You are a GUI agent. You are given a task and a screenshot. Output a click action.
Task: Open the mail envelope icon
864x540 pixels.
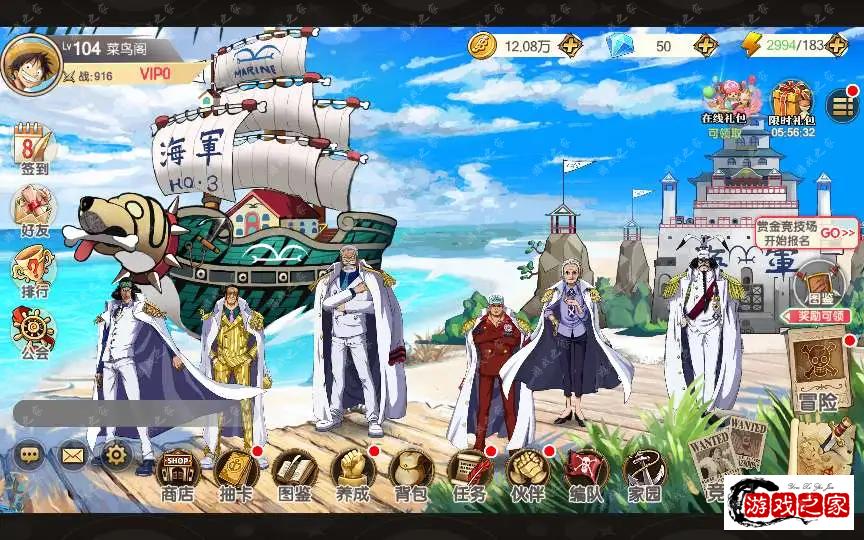click(73, 456)
